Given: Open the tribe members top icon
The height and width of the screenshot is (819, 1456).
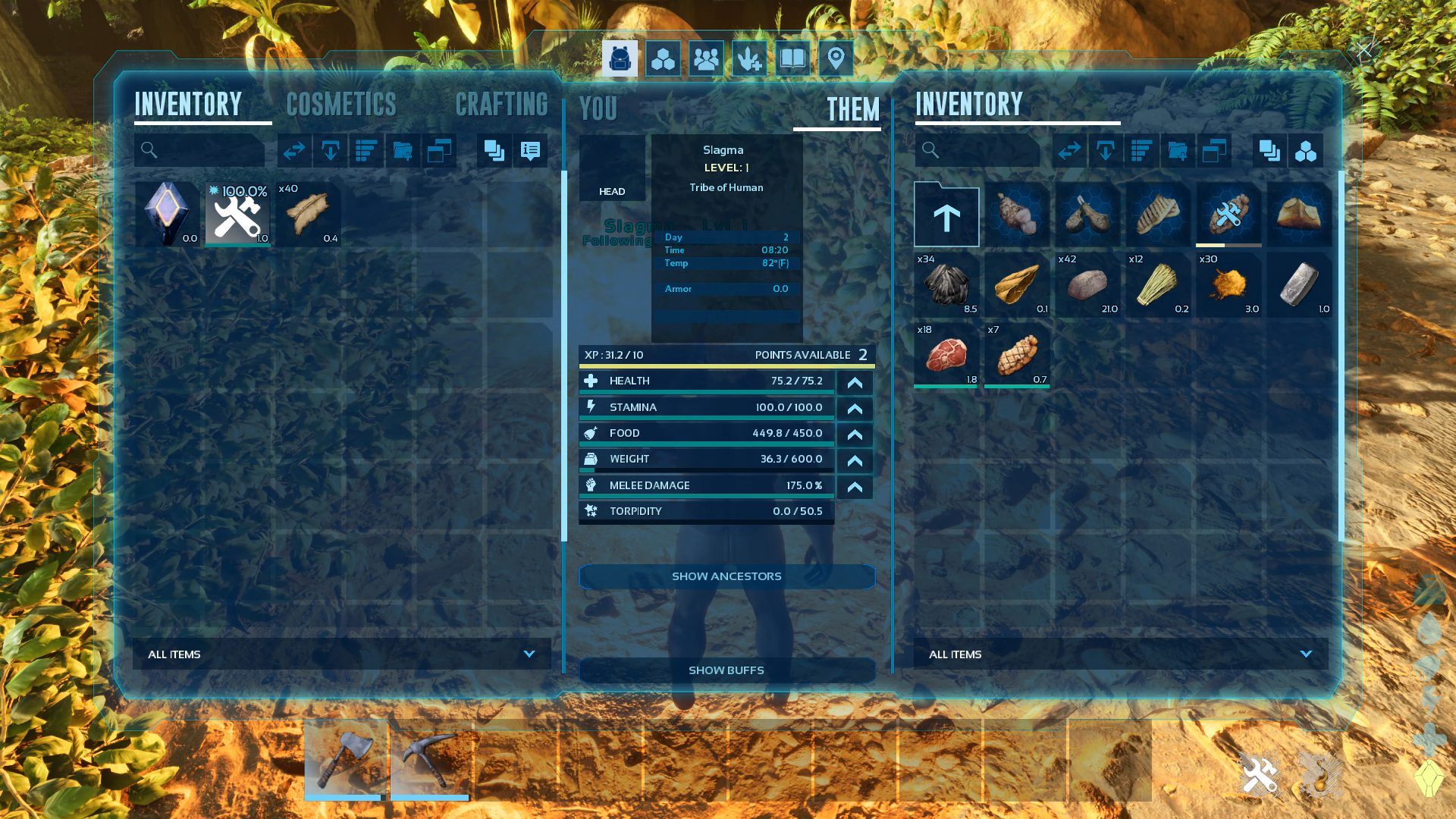Looking at the screenshot, I should (706, 58).
